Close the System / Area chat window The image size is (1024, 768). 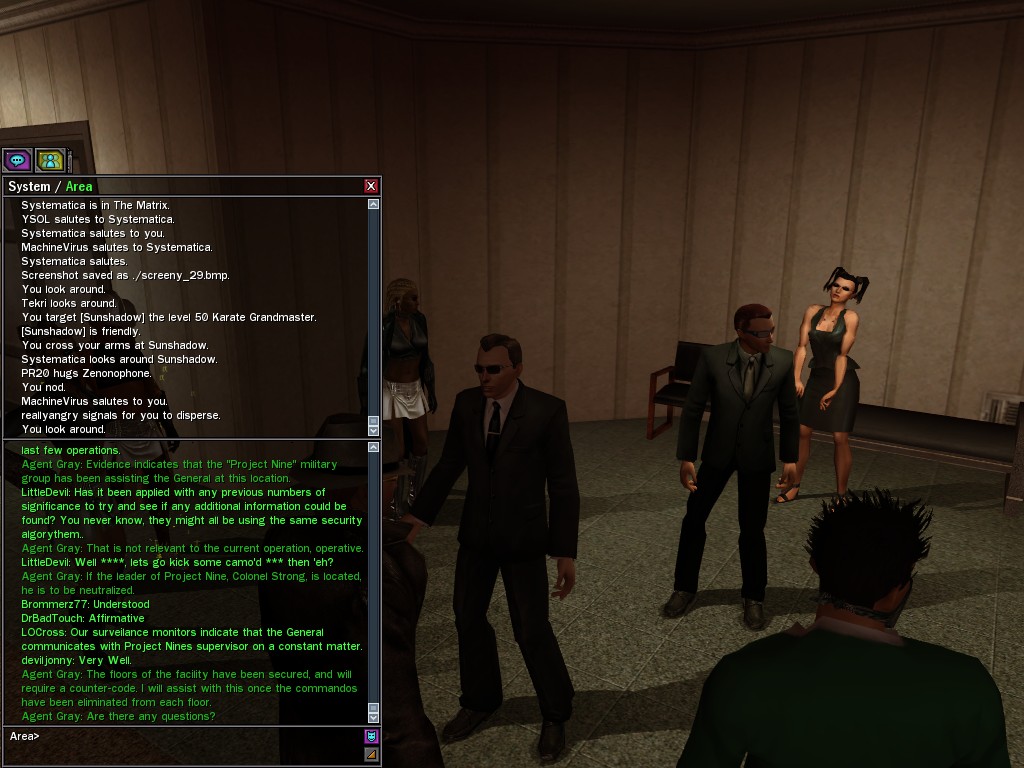pyautogui.click(x=371, y=186)
